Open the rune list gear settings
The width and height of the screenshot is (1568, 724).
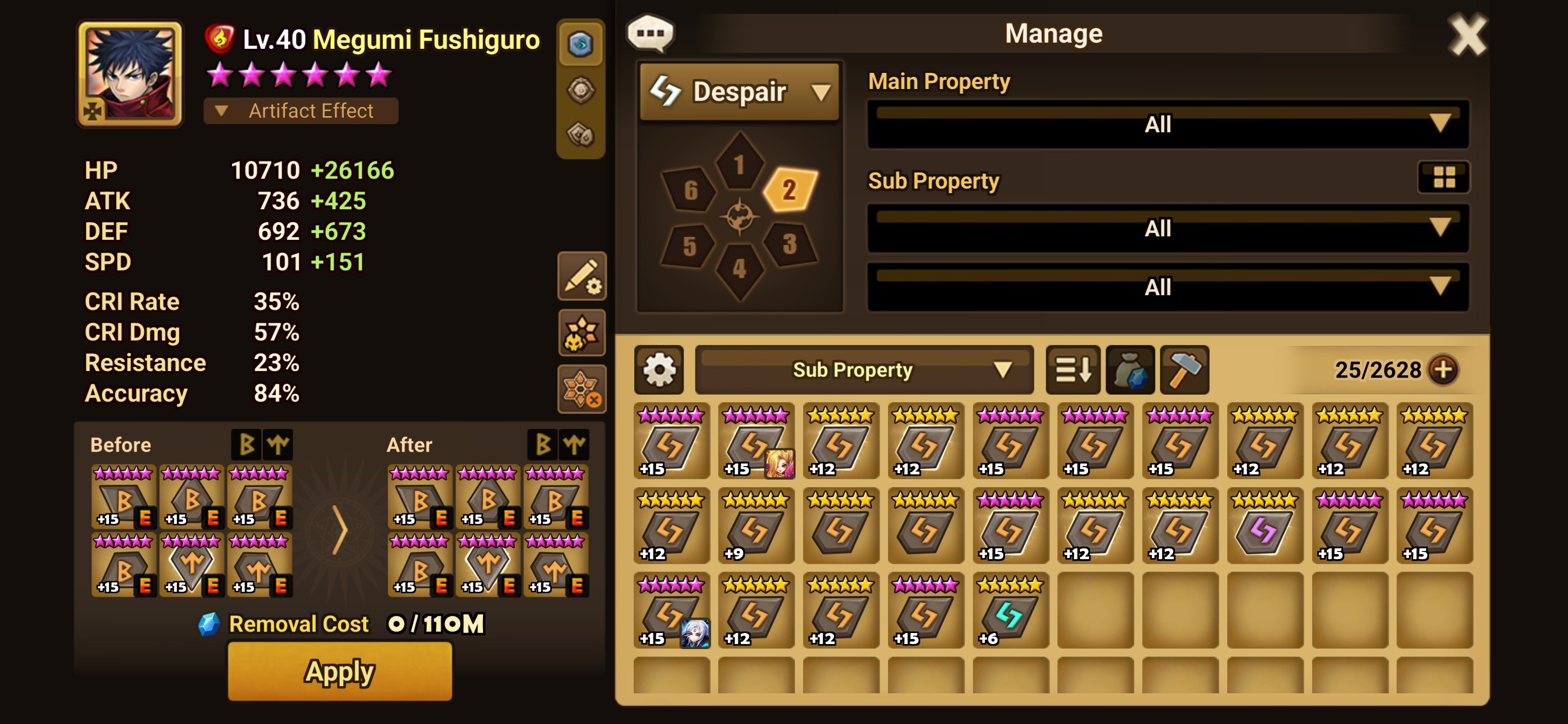[658, 370]
